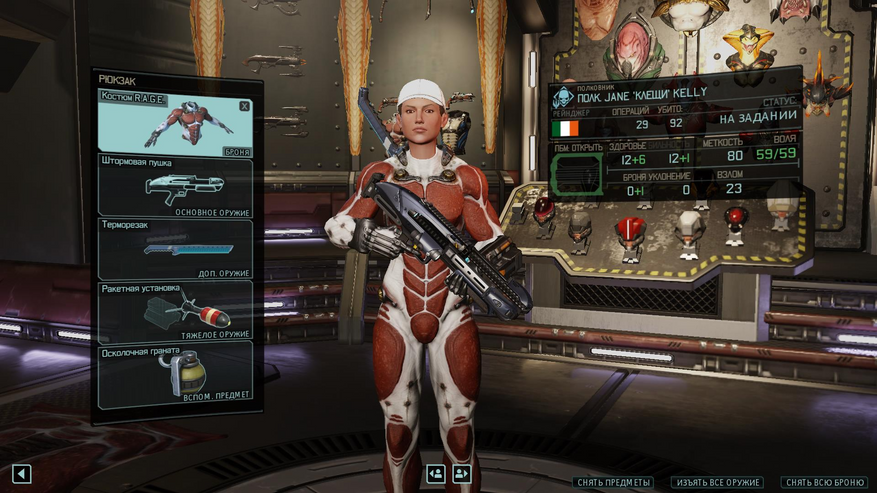
Task: Go back with the left arrow button
Action: click(x=22, y=474)
